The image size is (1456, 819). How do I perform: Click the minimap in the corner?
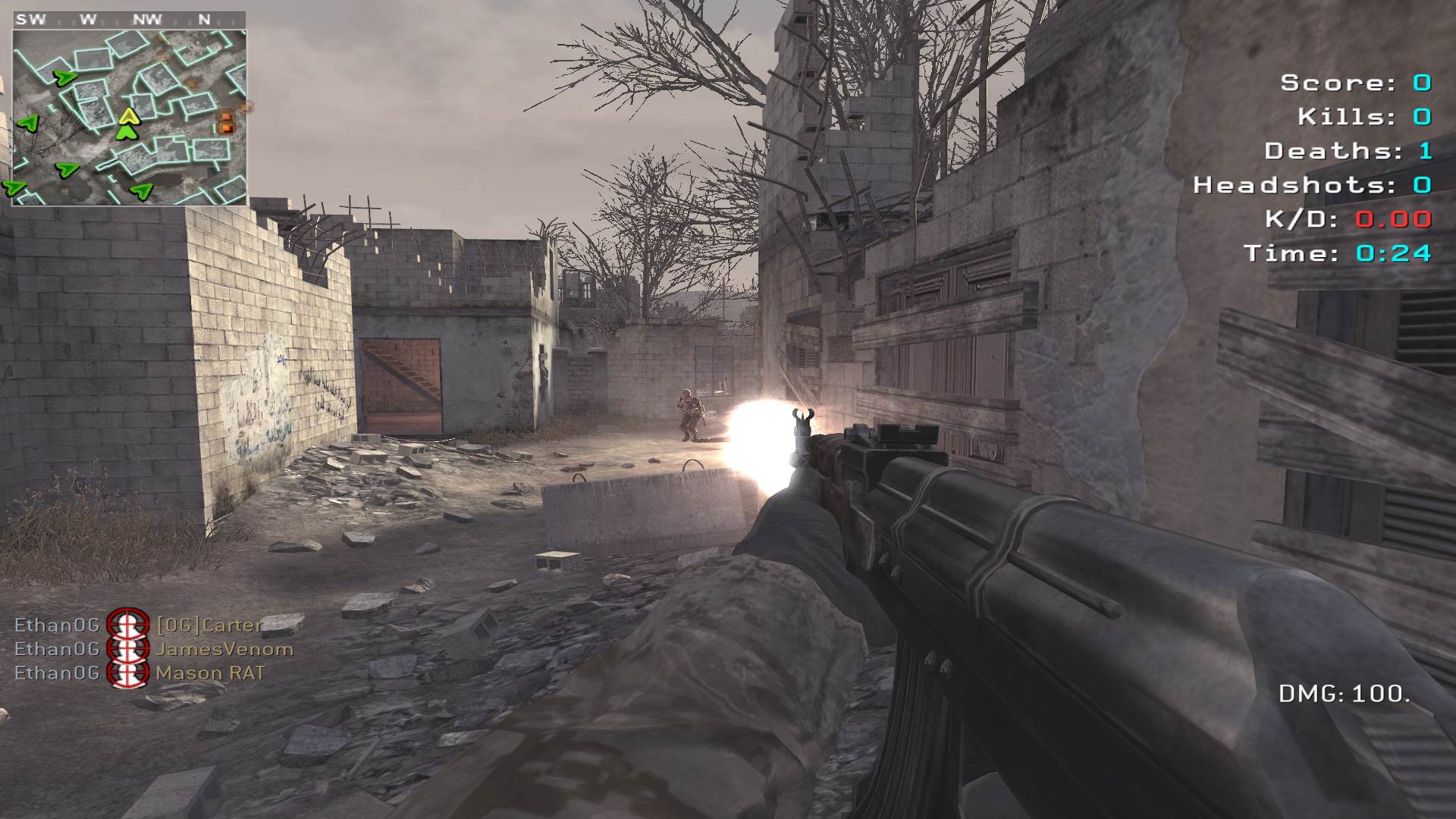point(129,118)
